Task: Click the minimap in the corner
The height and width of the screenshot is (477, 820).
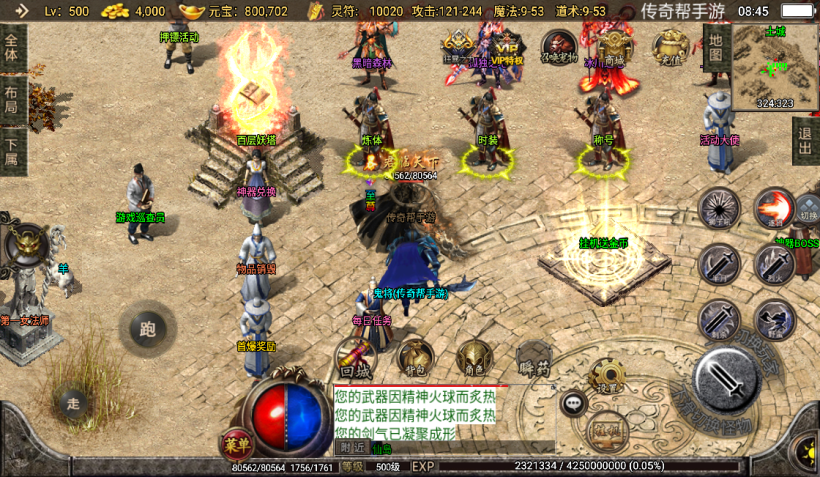Action: [775, 66]
